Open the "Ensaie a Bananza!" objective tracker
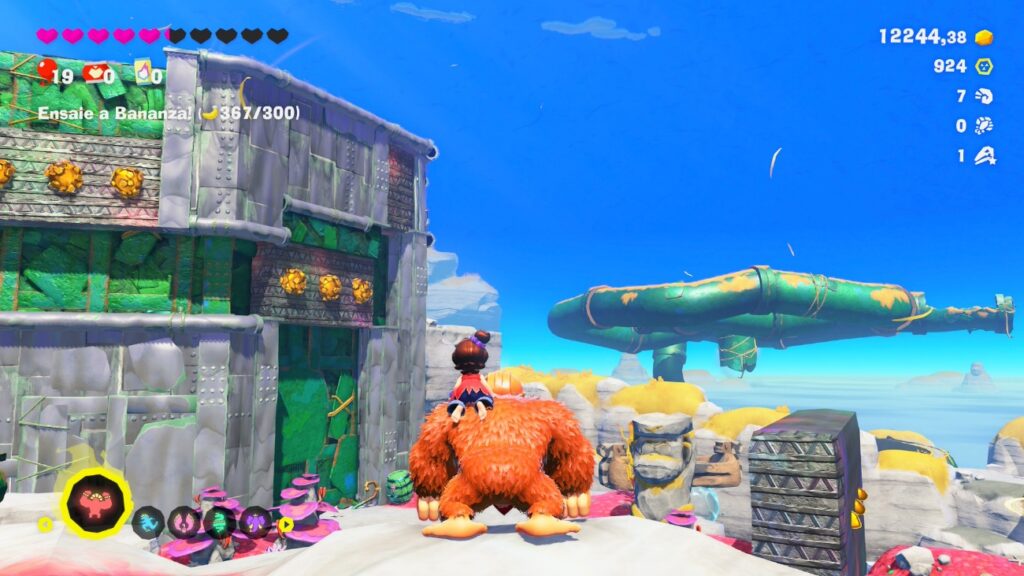 point(168,113)
